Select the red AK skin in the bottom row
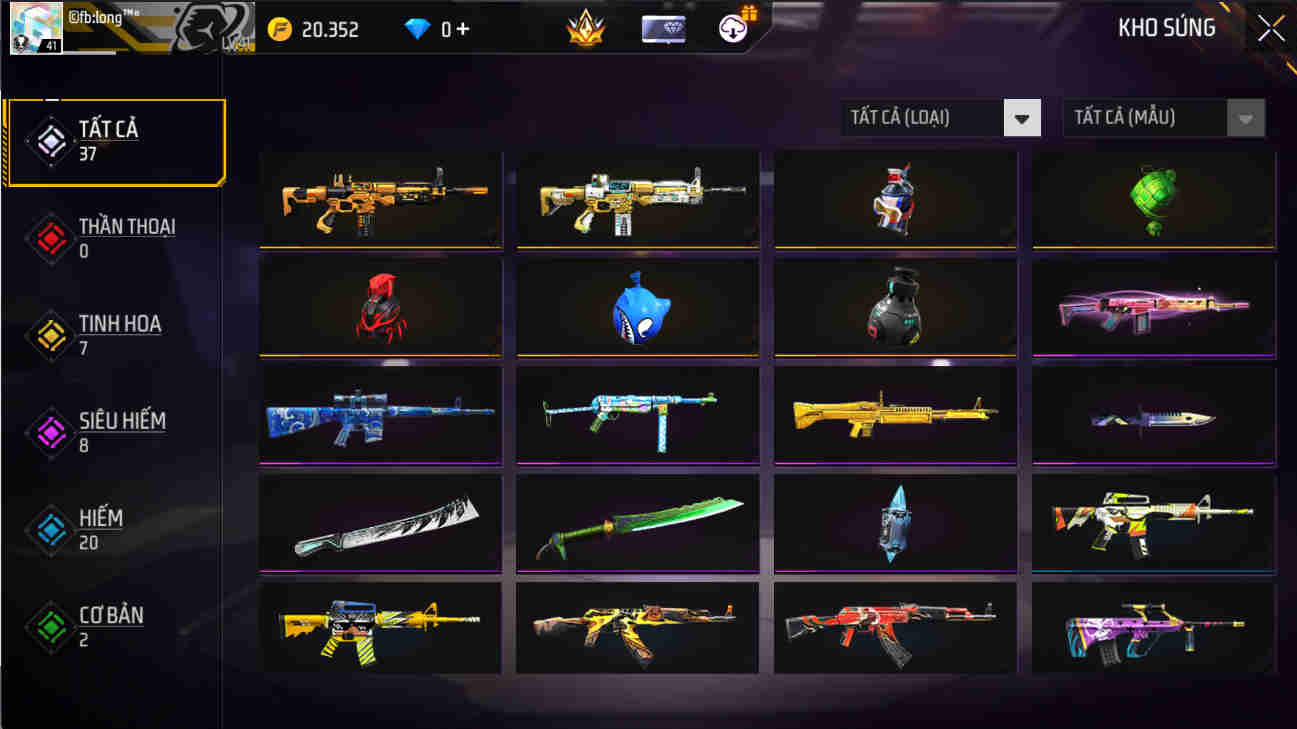The image size is (1297, 729). pyautogui.click(x=895, y=629)
